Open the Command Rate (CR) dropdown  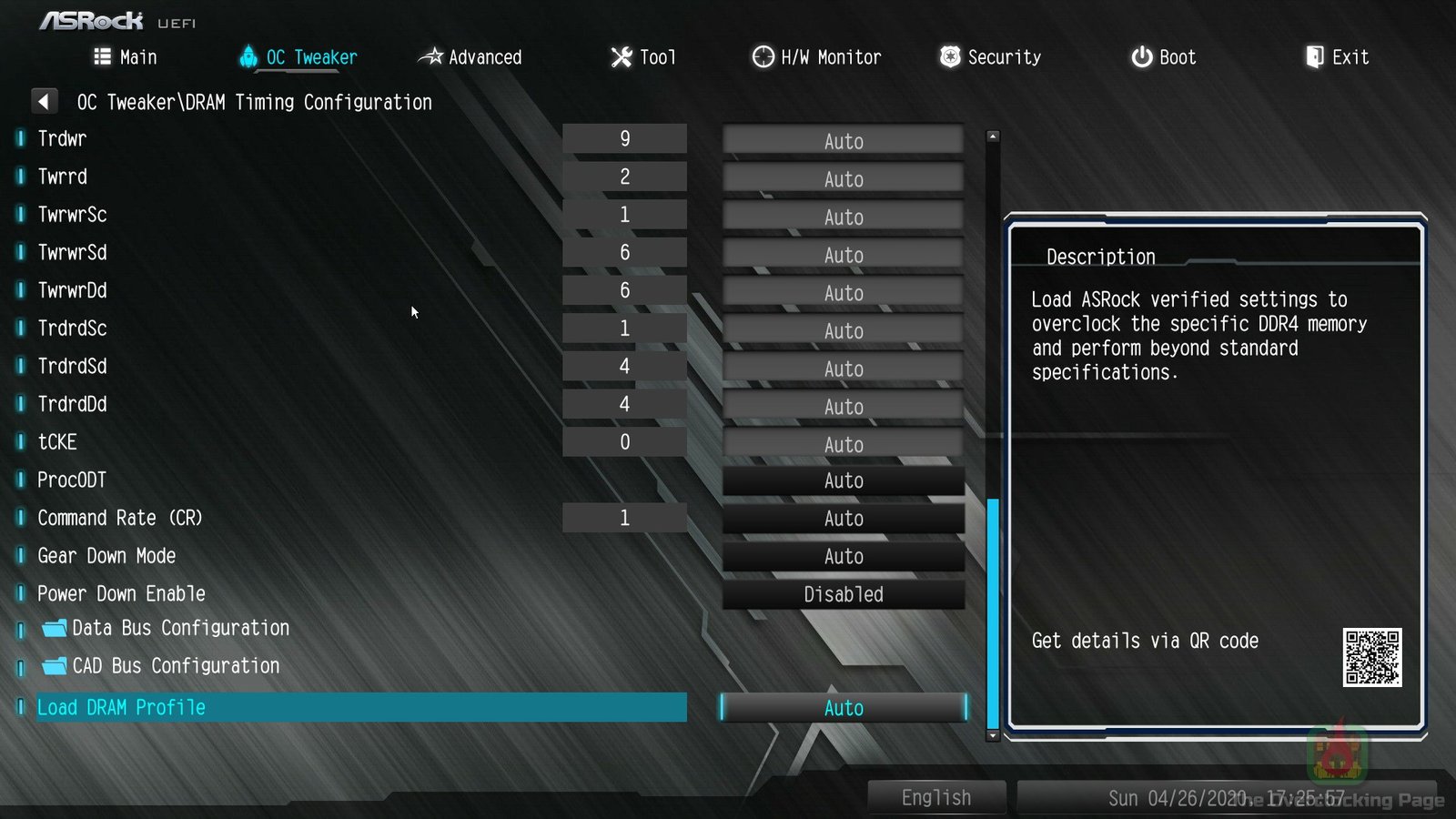coord(843,519)
